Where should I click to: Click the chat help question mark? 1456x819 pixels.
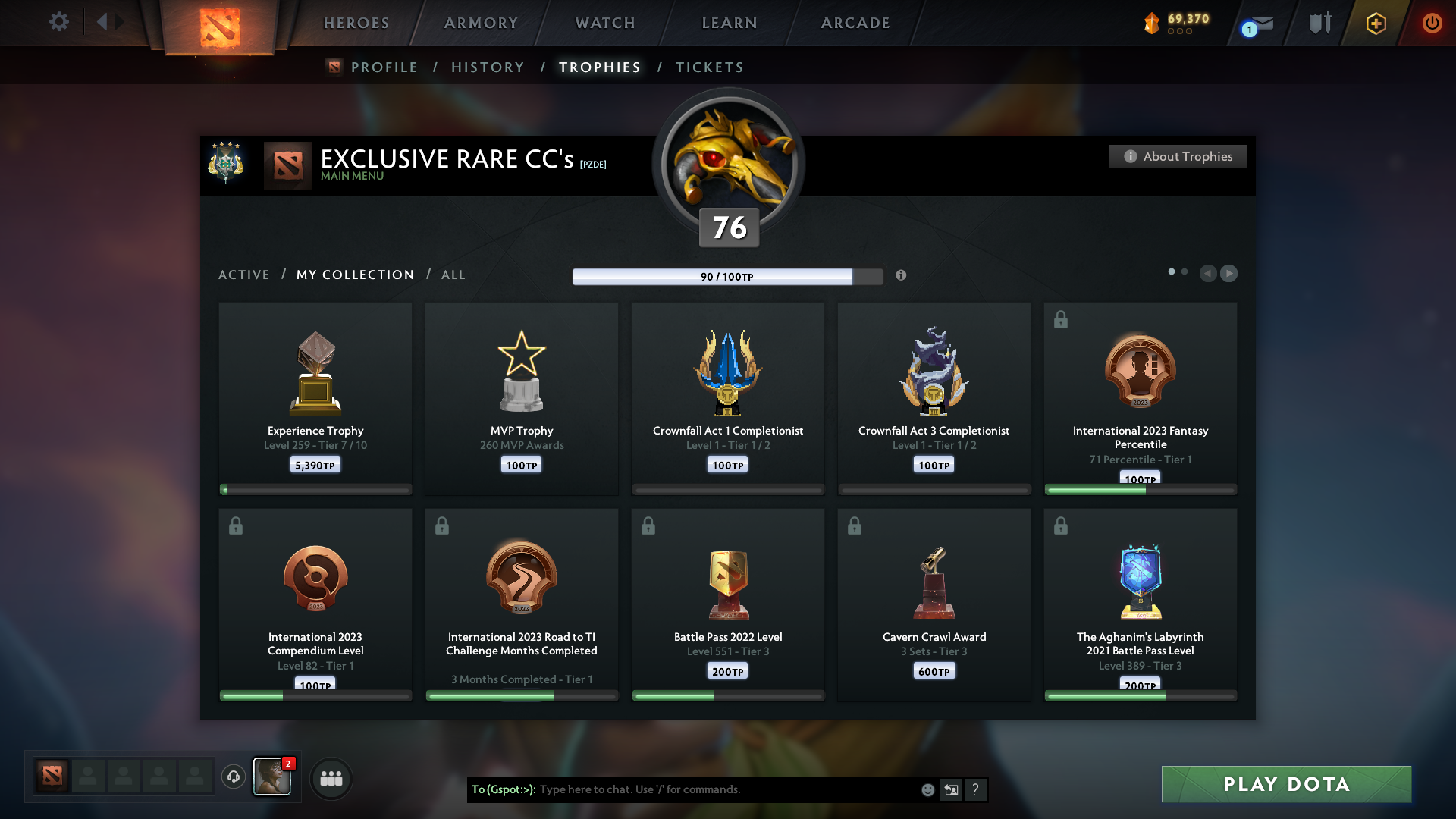pos(977,789)
